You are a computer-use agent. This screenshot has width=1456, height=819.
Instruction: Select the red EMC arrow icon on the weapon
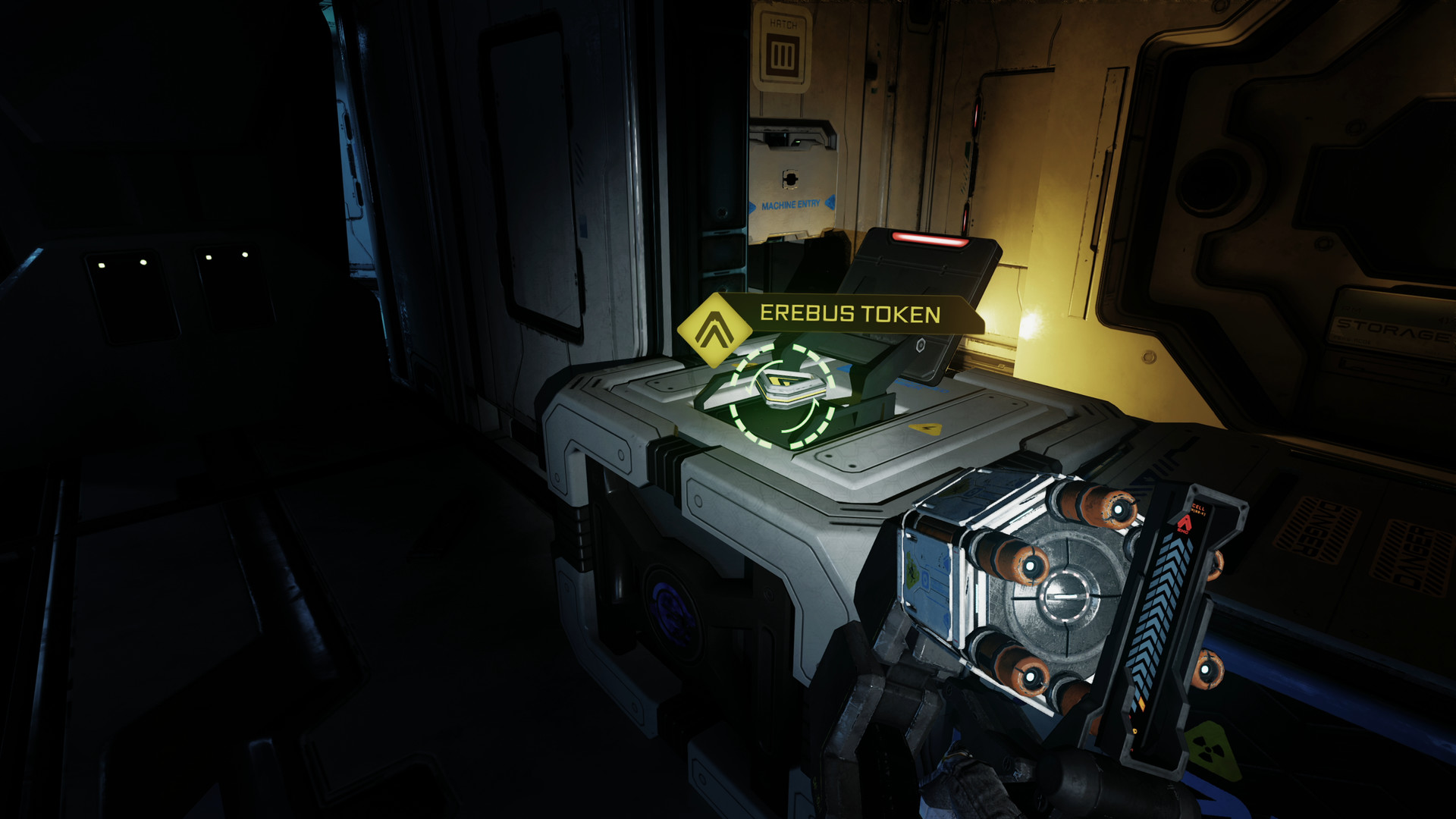(1185, 524)
